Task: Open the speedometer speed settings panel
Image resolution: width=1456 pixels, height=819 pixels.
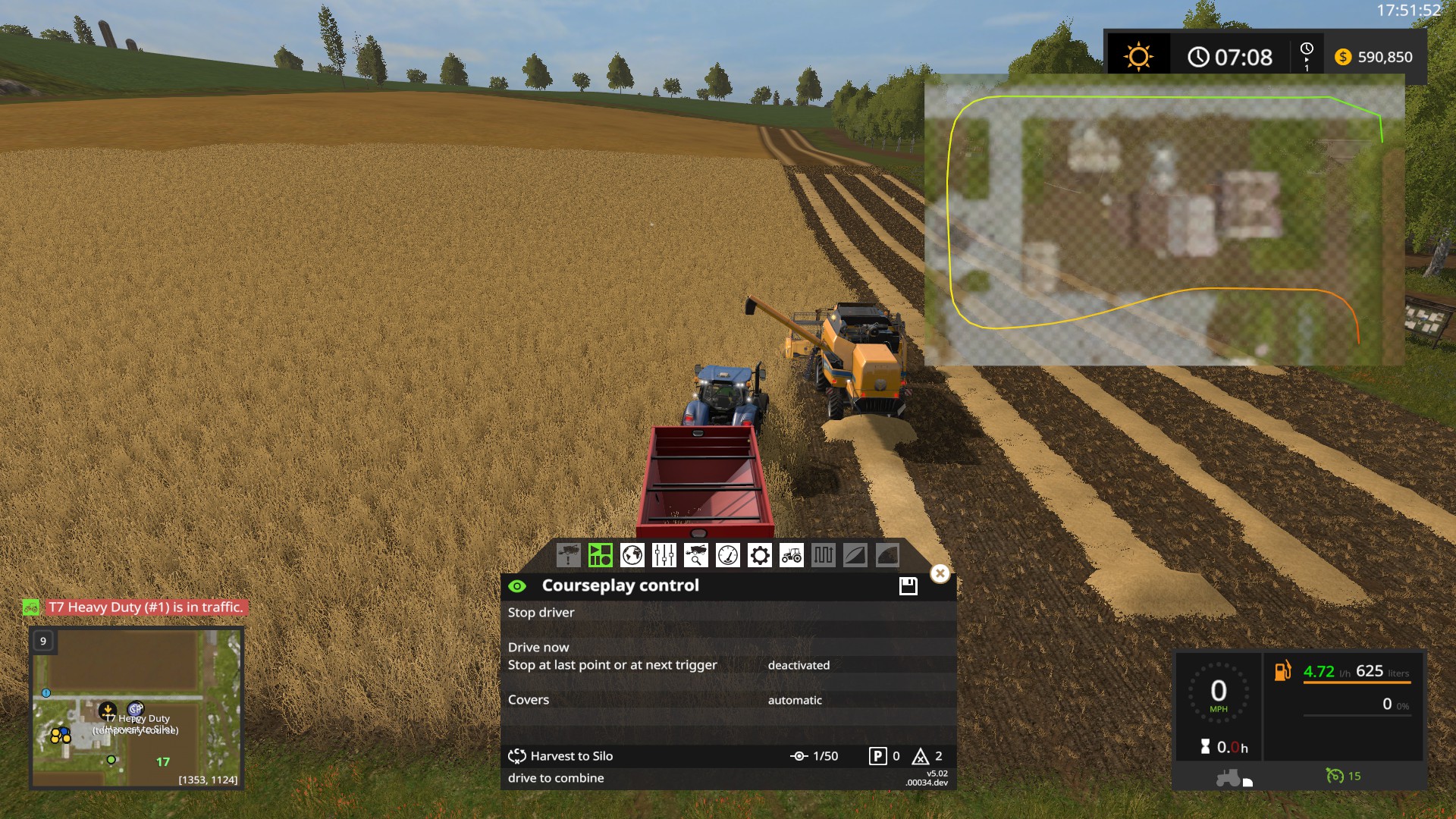Action: click(728, 556)
